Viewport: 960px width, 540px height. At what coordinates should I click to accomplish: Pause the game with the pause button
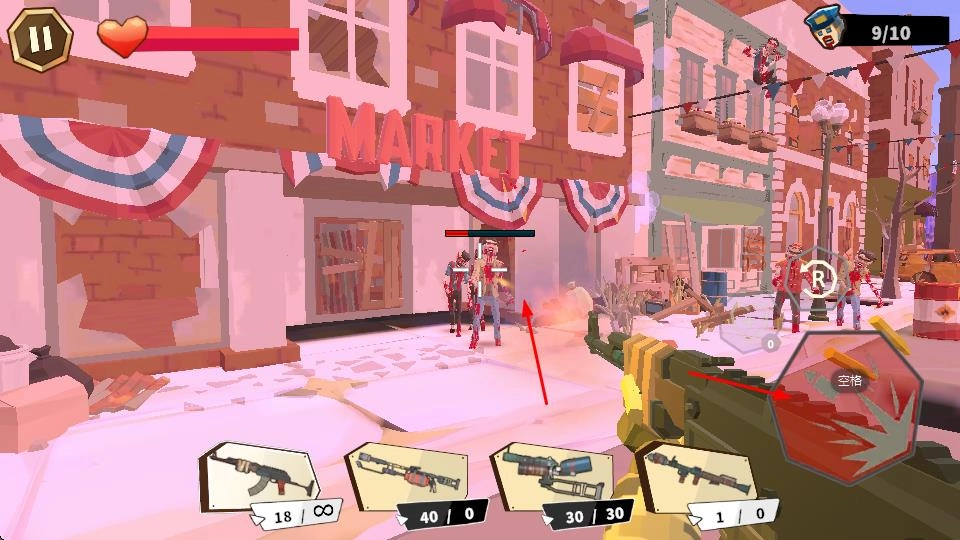click(x=40, y=39)
